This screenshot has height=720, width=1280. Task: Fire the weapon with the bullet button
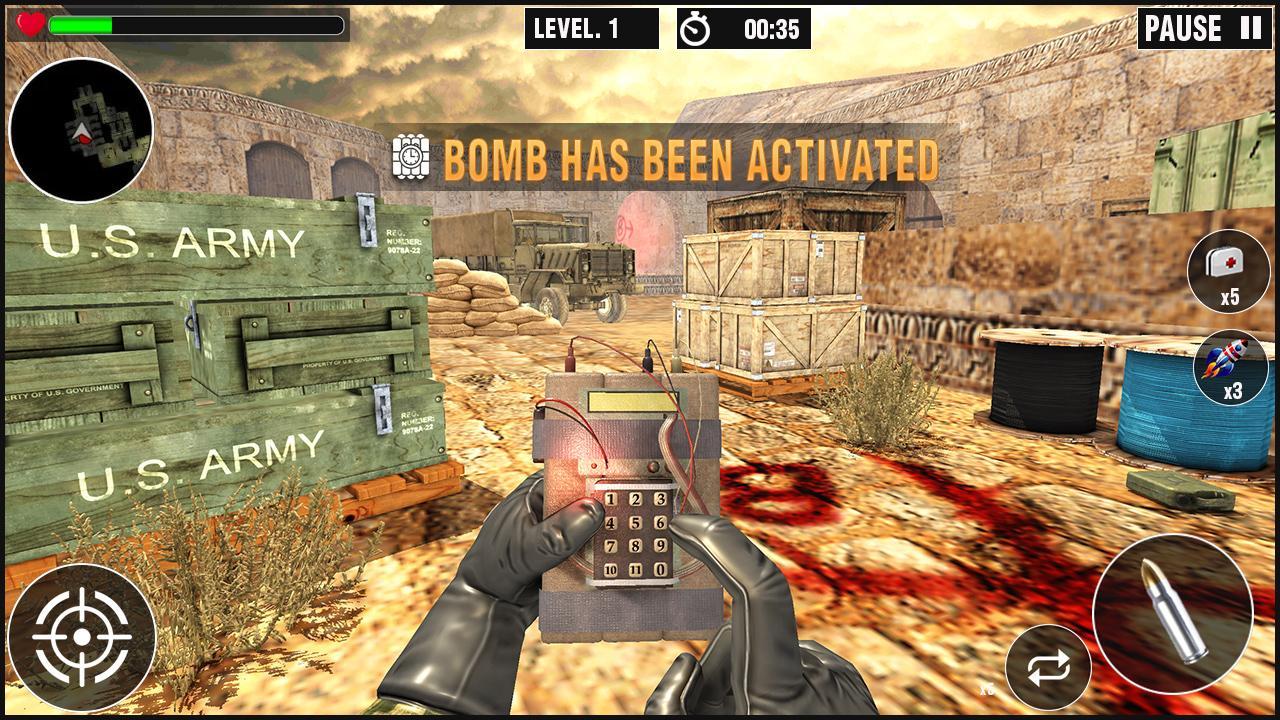point(1172,613)
